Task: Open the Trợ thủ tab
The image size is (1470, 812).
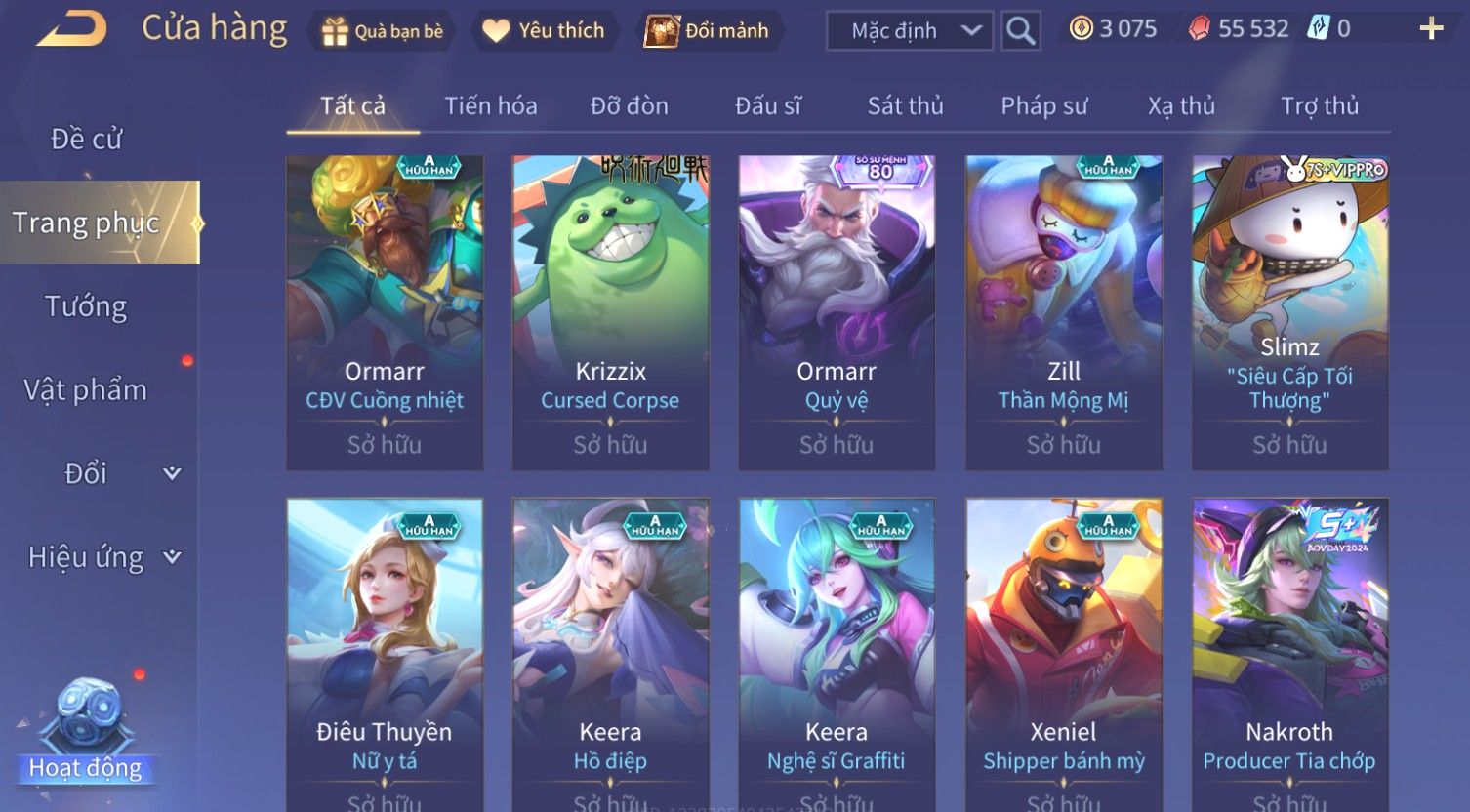Action: pyautogui.click(x=1319, y=105)
